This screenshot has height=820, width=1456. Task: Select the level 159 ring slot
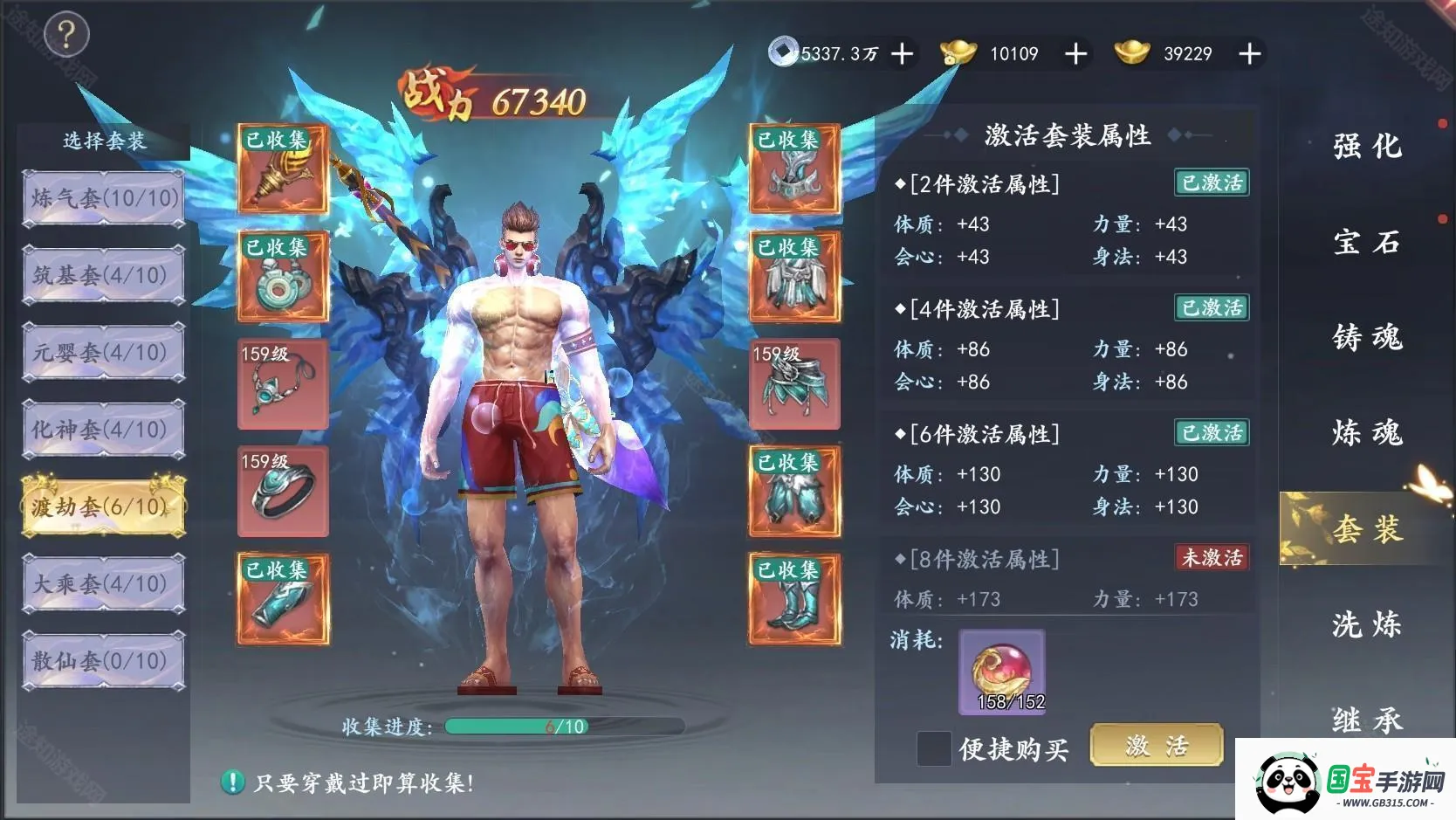[283, 492]
